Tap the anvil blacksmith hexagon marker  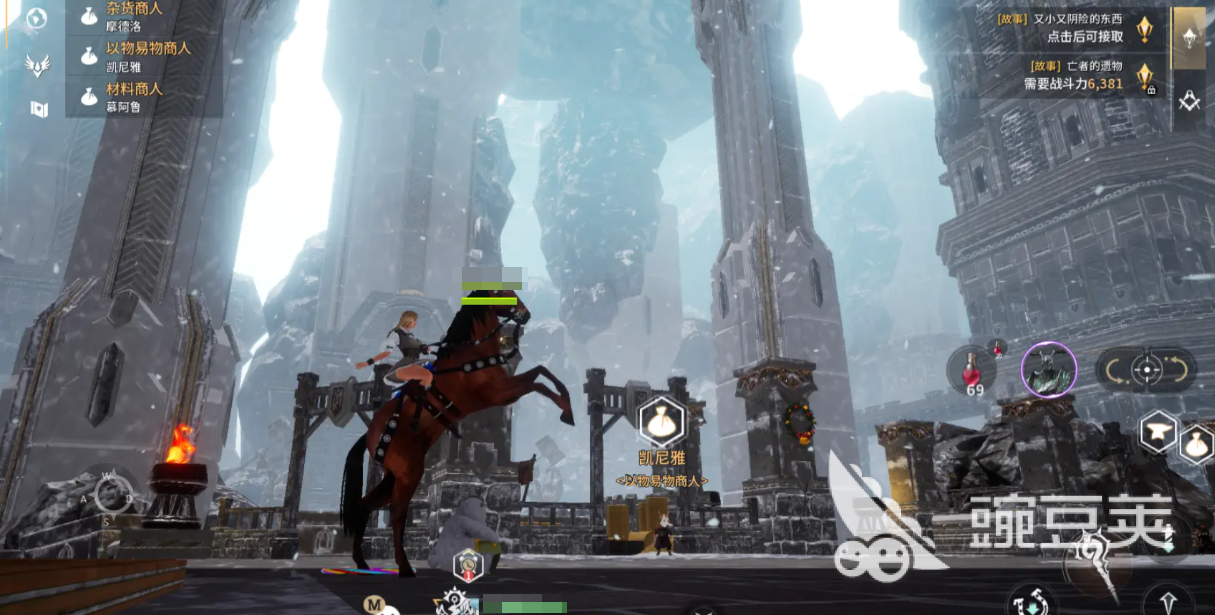(1158, 431)
